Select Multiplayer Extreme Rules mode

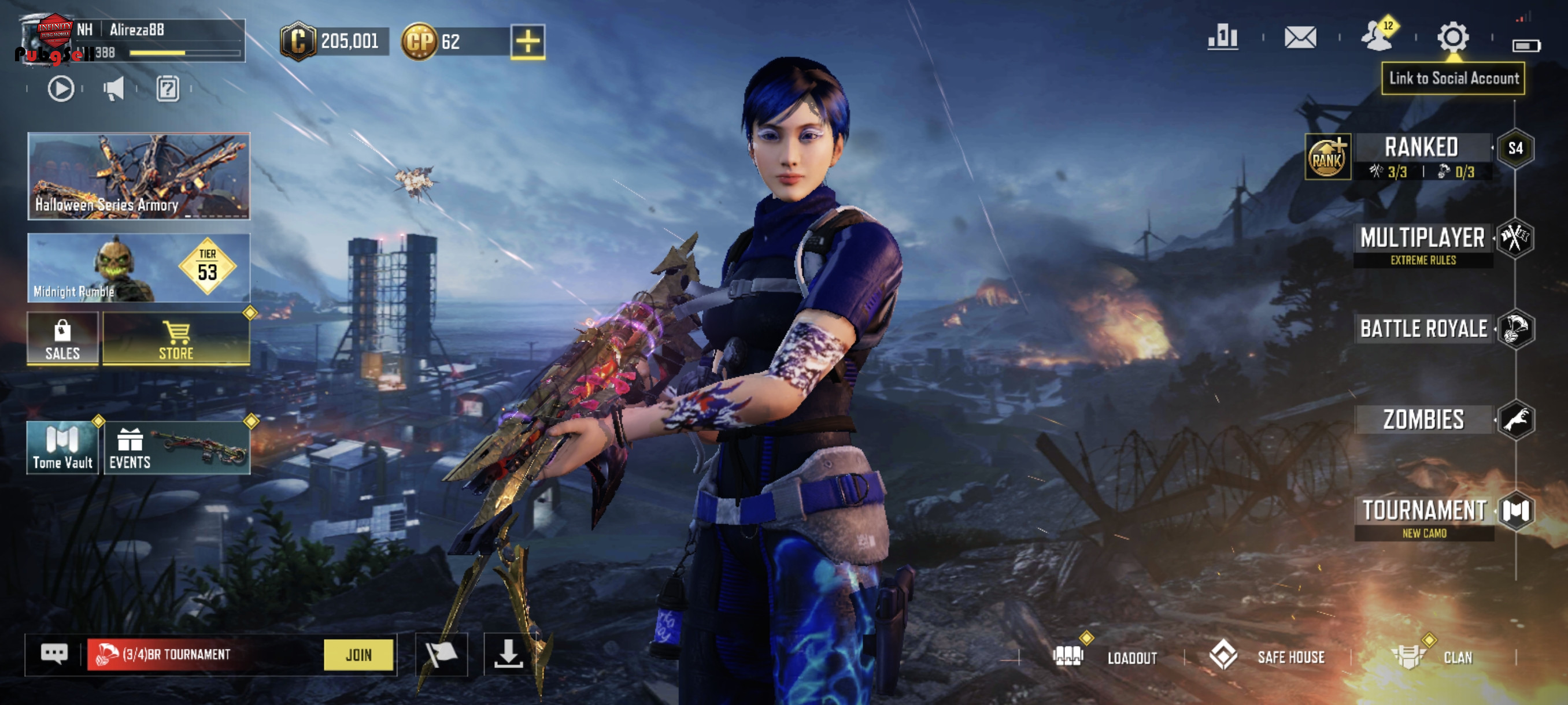tap(1422, 239)
